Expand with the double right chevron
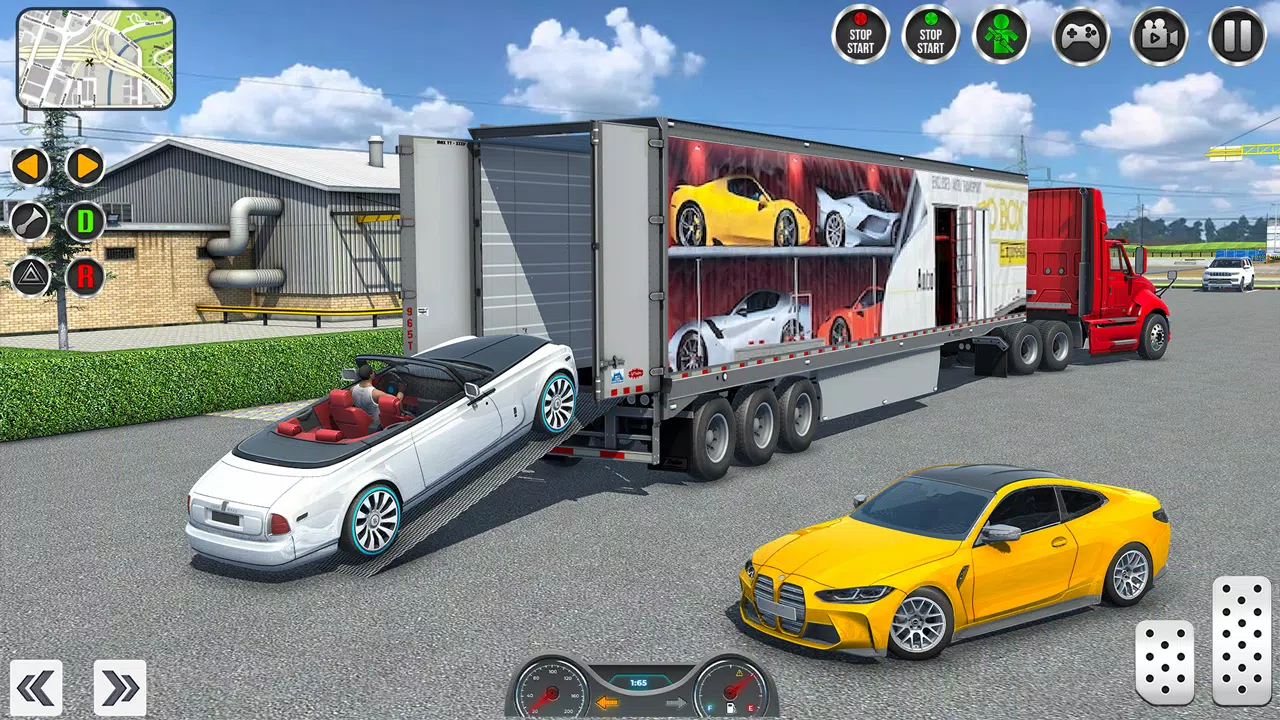1280x720 pixels. pyautogui.click(x=119, y=687)
